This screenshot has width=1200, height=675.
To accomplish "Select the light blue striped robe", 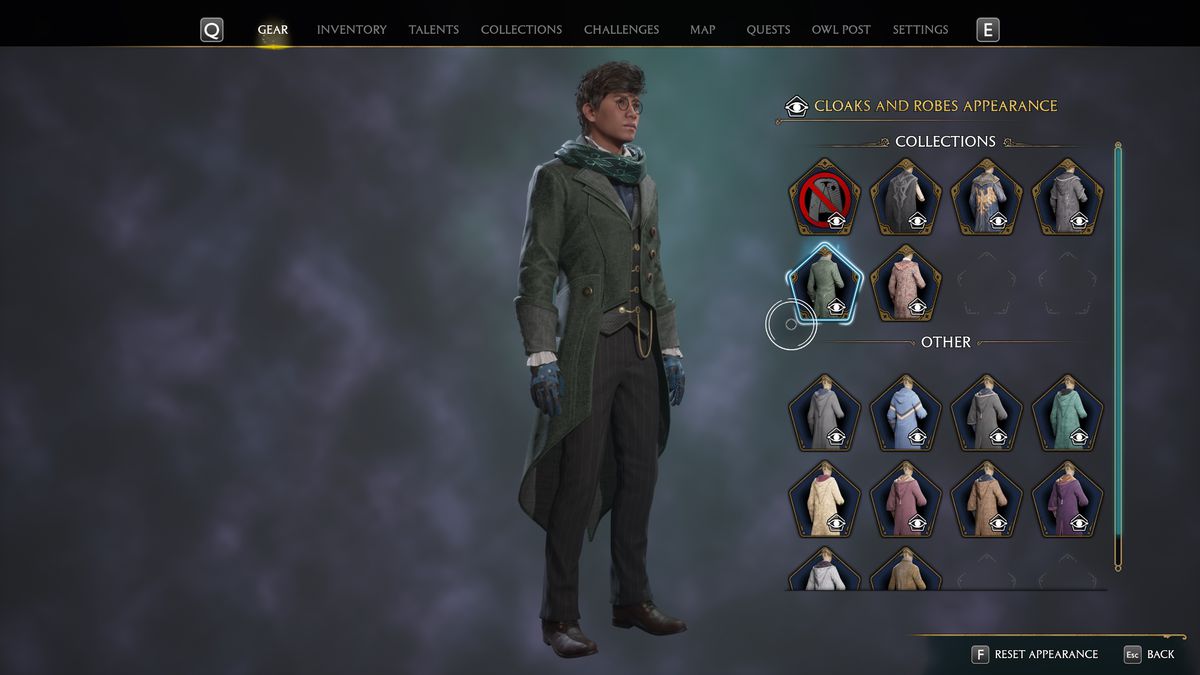I will coord(905,413).
